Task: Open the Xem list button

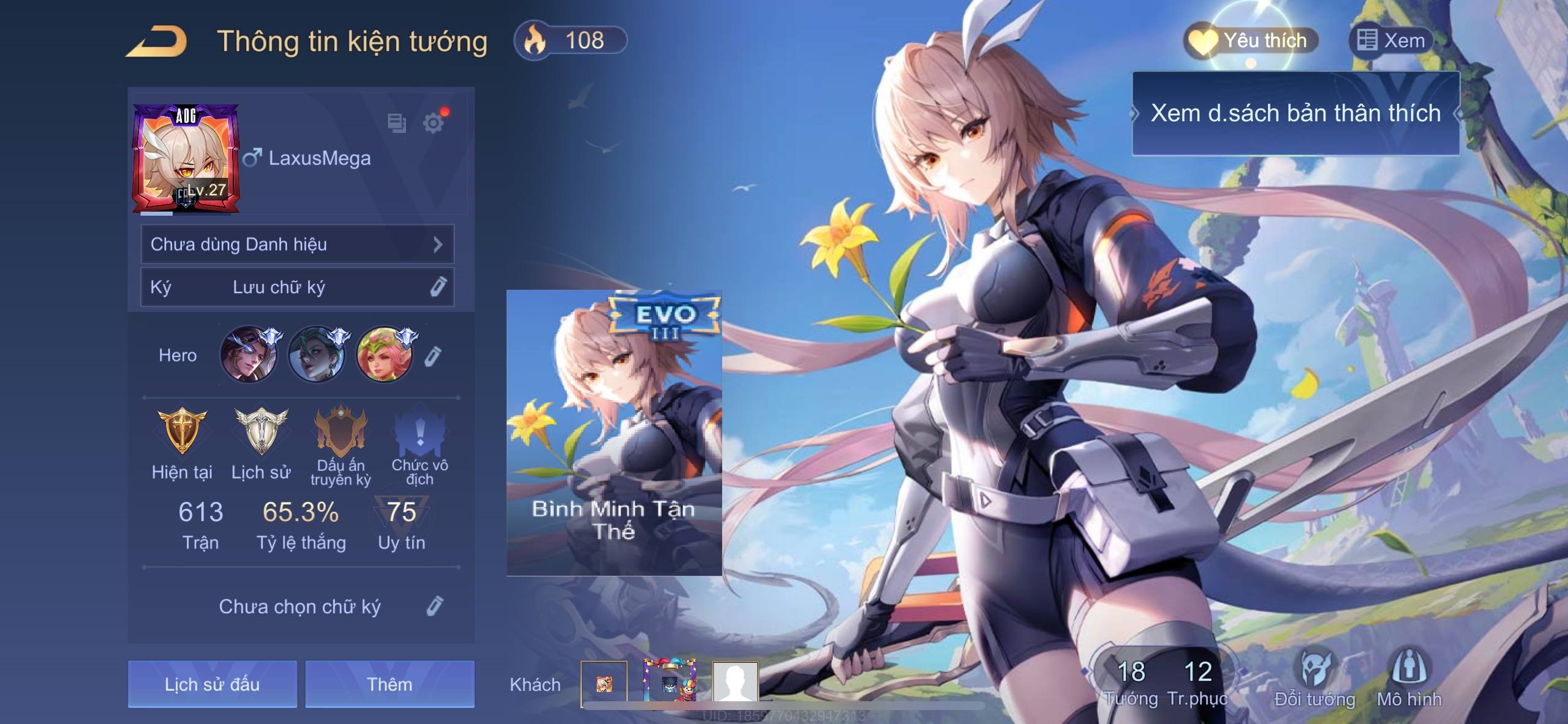Action: pyautogui.click(x=1391, y=41)
